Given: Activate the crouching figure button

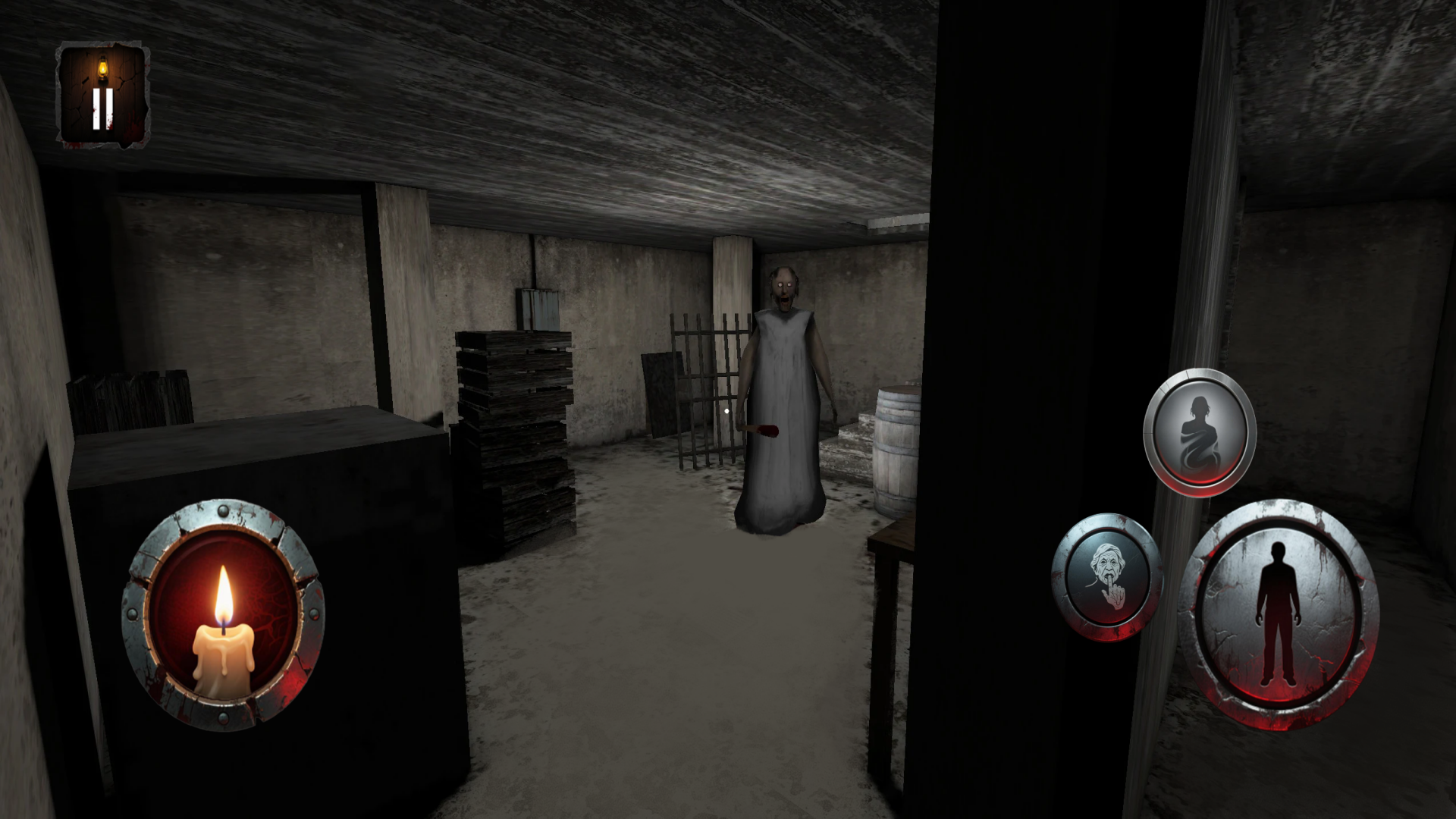Looking at the screenshot, I should coord(1199,432).
